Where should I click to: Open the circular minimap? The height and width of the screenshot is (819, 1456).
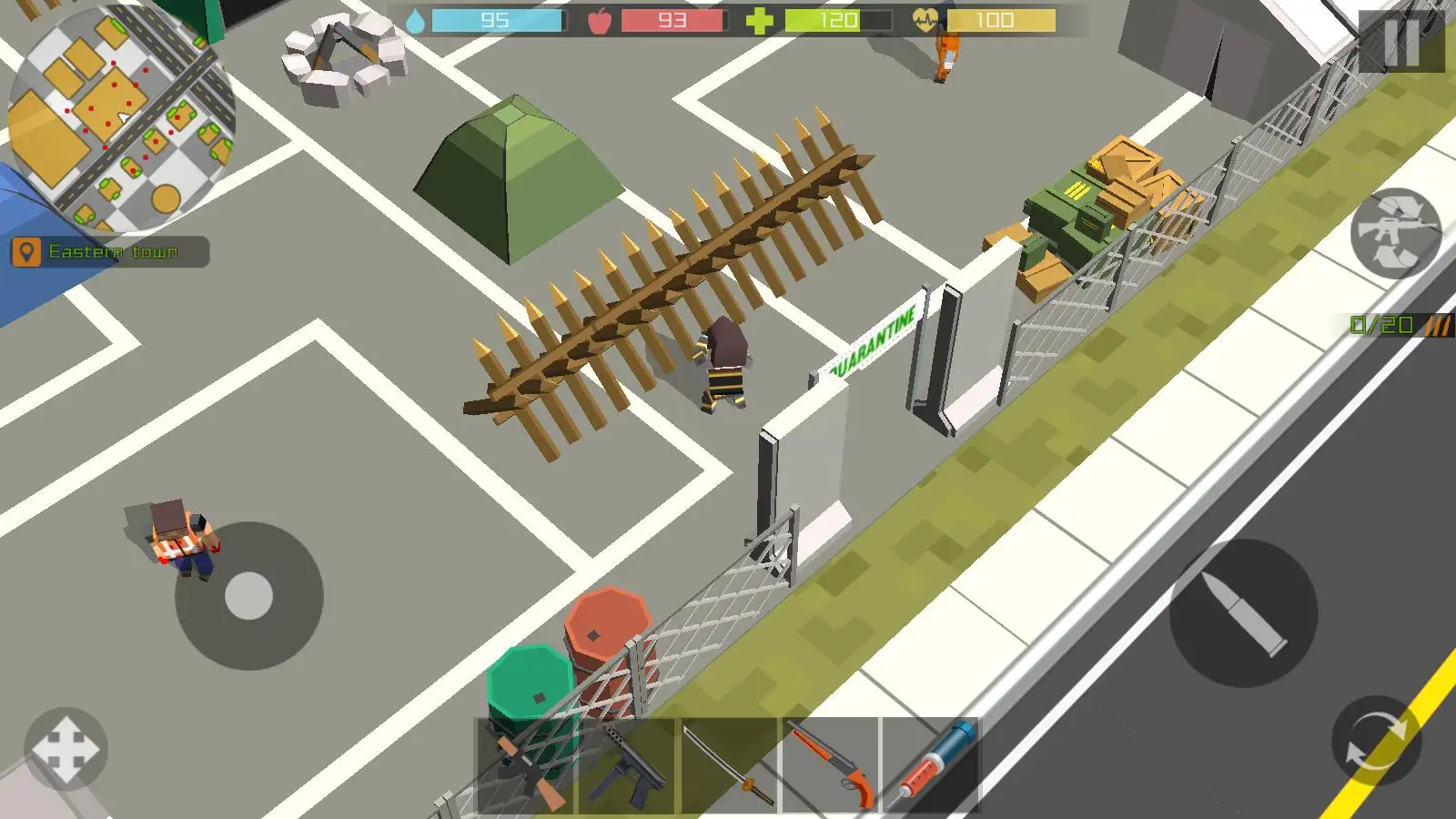click(121, 118)
